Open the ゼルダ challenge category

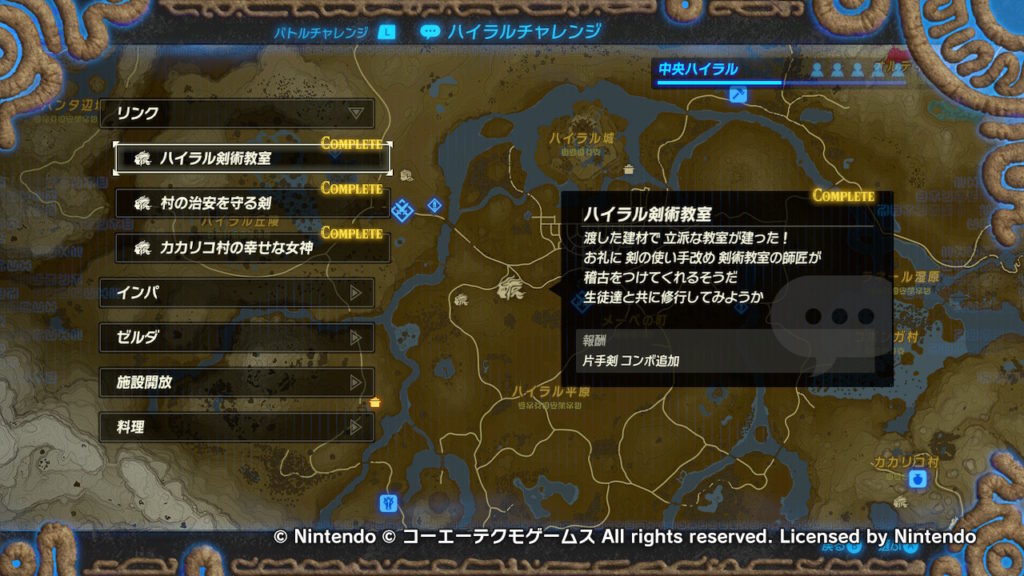point(238,338)
